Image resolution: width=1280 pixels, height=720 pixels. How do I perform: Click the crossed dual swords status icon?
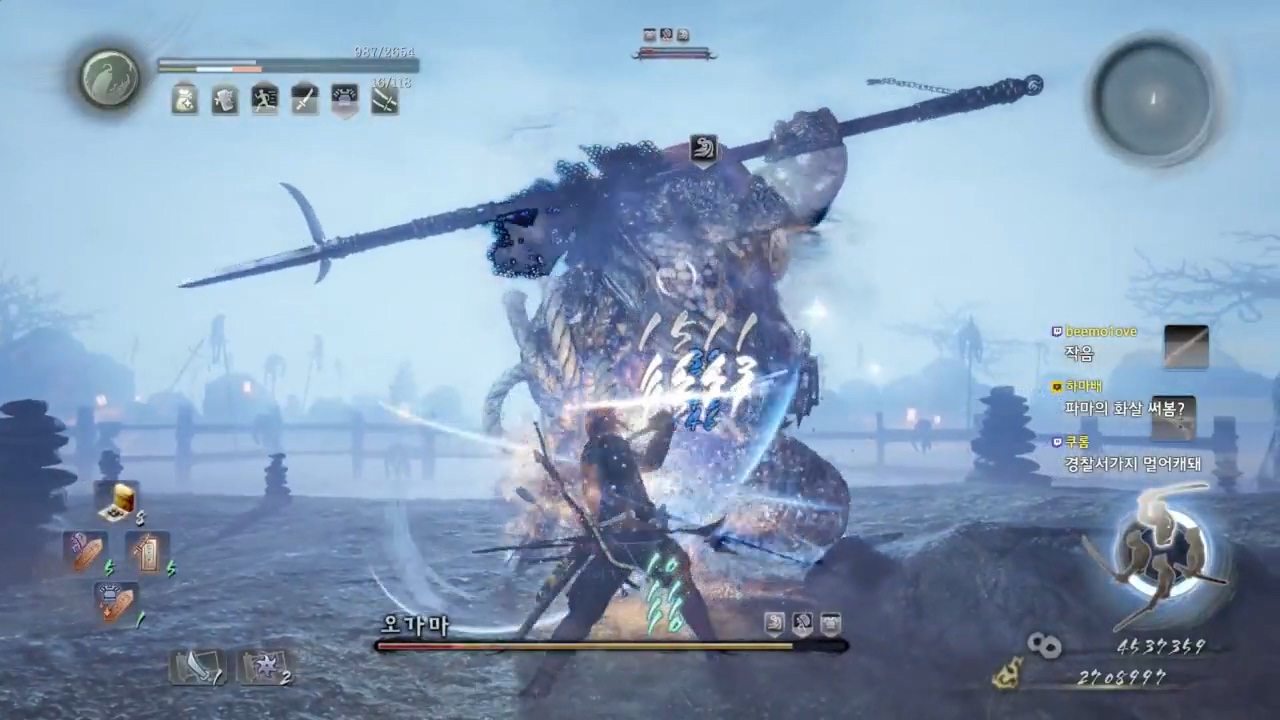click(x=385, y=99)
